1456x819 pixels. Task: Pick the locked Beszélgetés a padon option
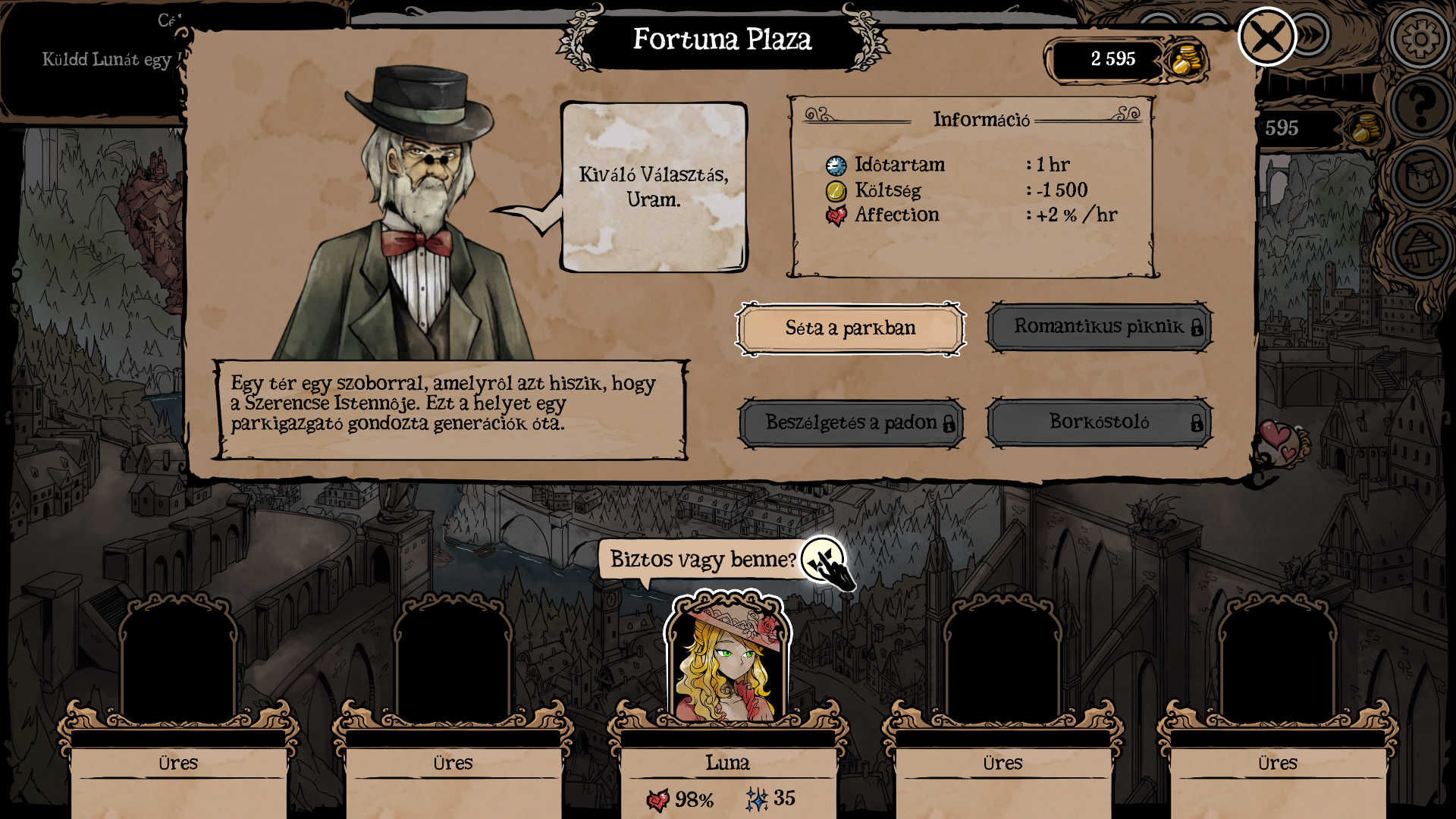coord(851,422)
